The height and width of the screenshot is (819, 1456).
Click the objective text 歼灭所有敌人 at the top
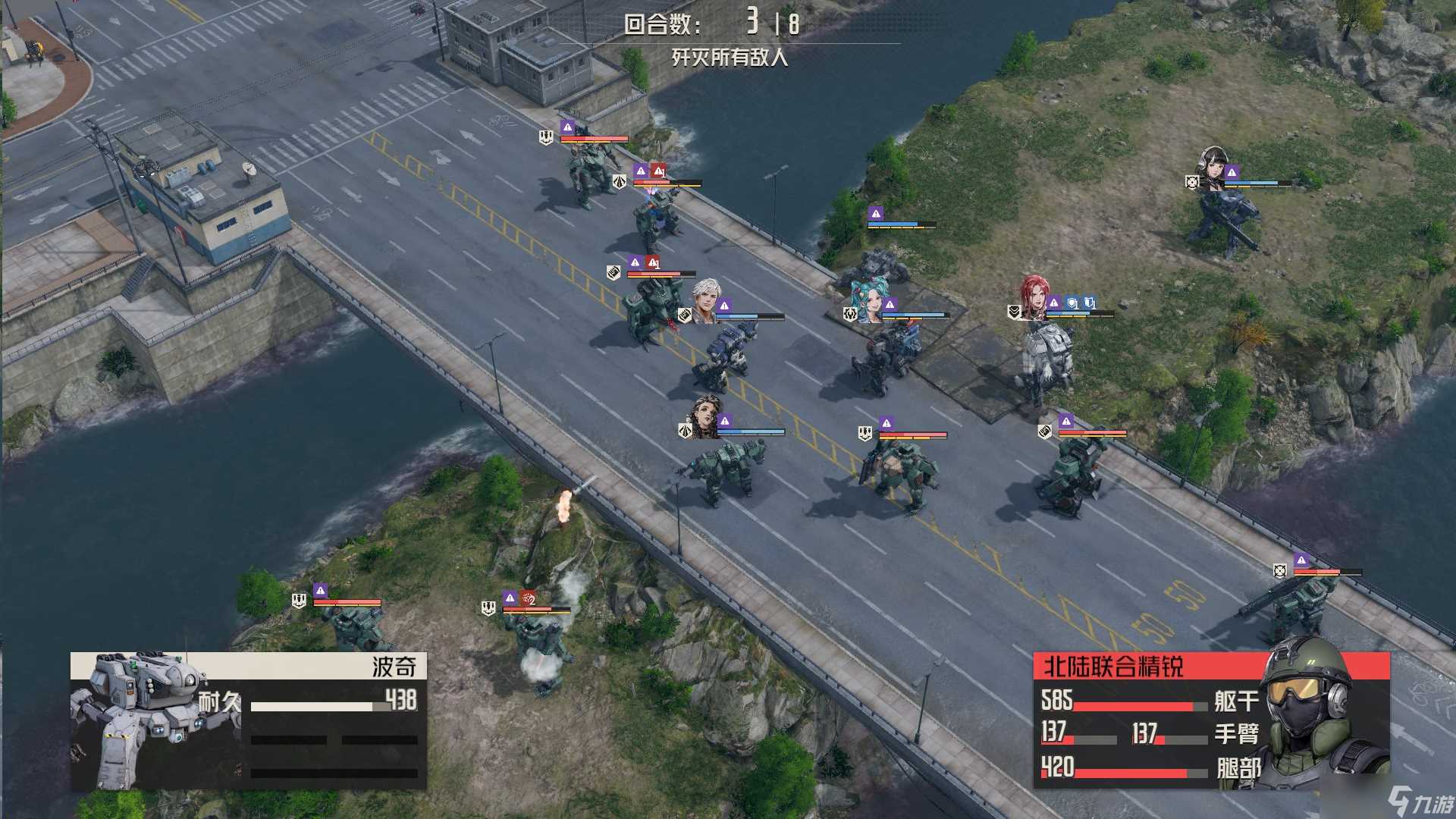click(732, 57)
